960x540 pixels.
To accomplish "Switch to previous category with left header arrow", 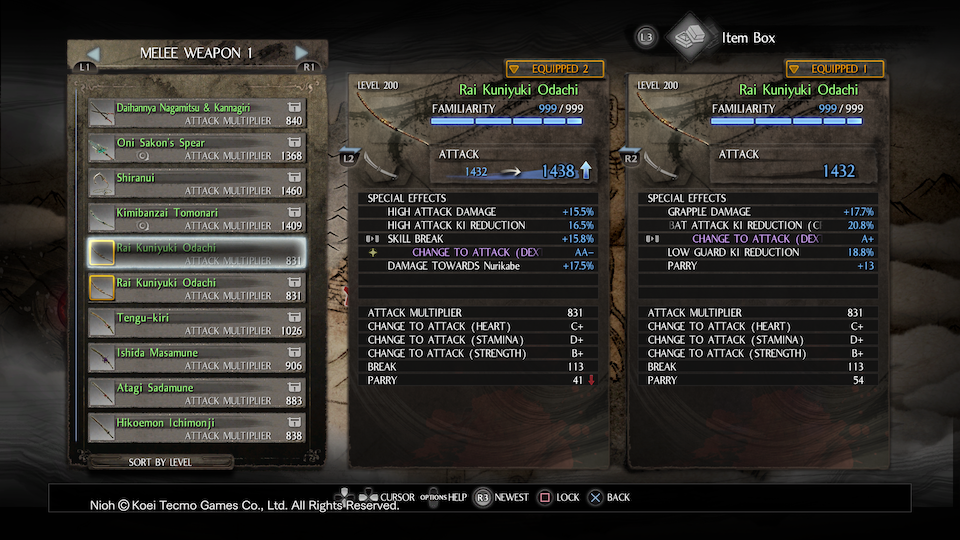I will 94,53.
